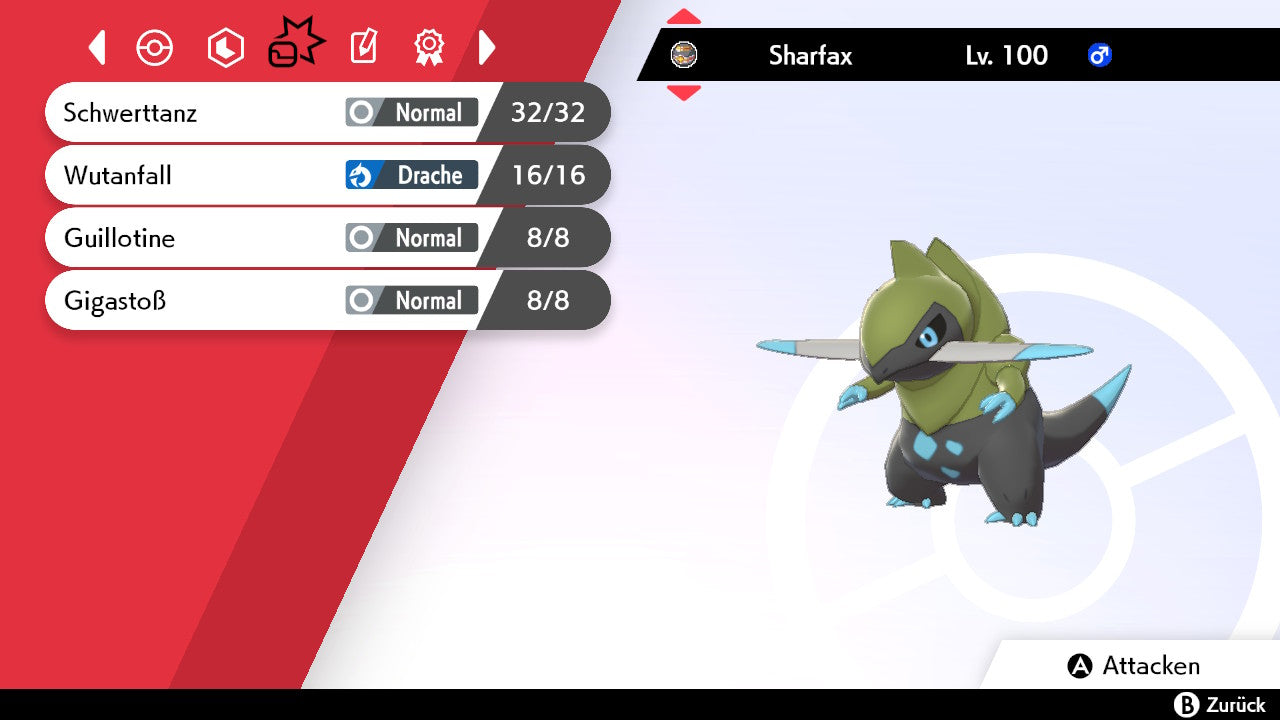This screenshot has height=720, width=1280.
Task: Show next Pokémon with red down arrow
Action: click(x=684, y=93)
